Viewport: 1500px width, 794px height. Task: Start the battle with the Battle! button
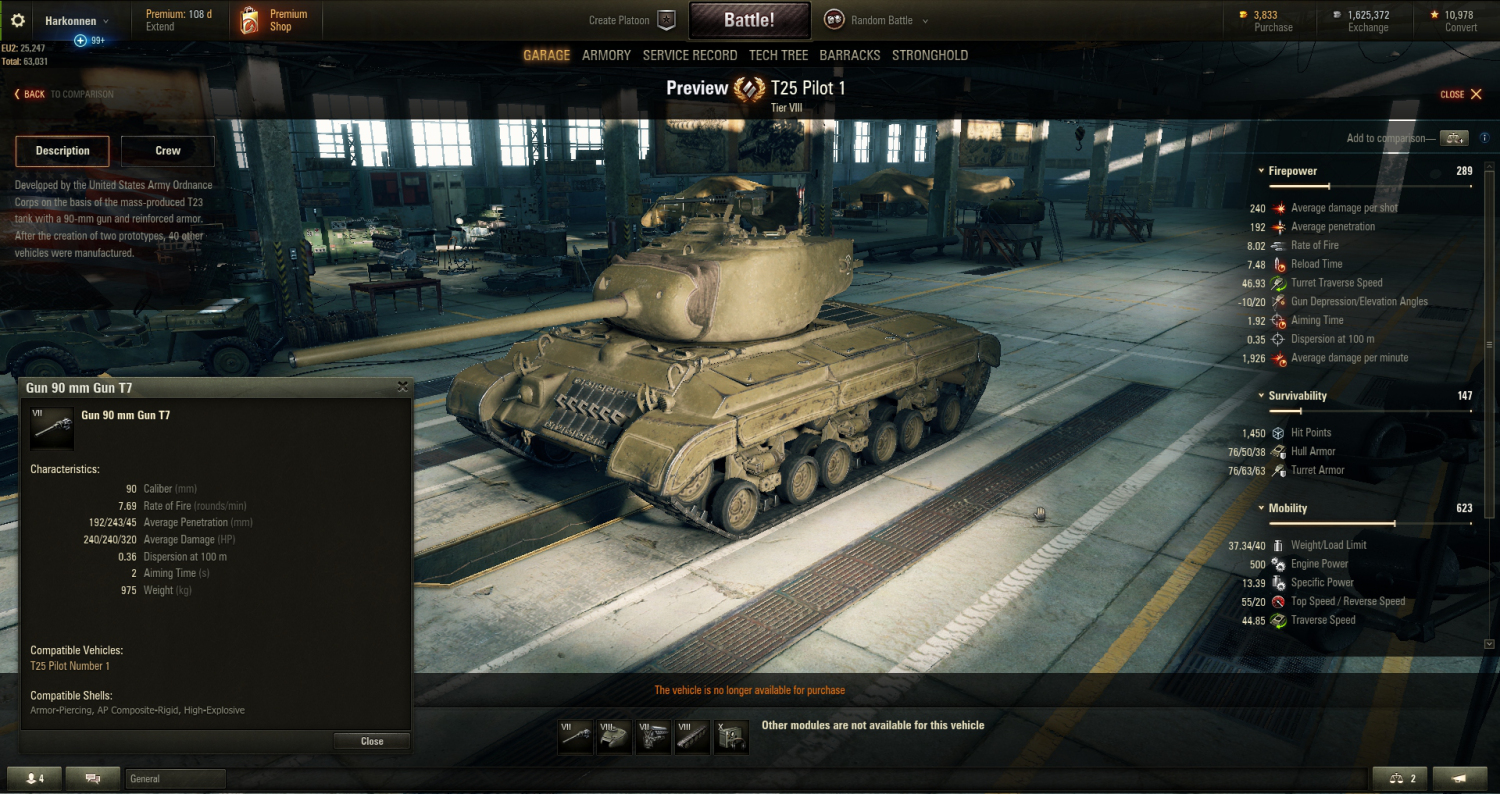(748, 20)
